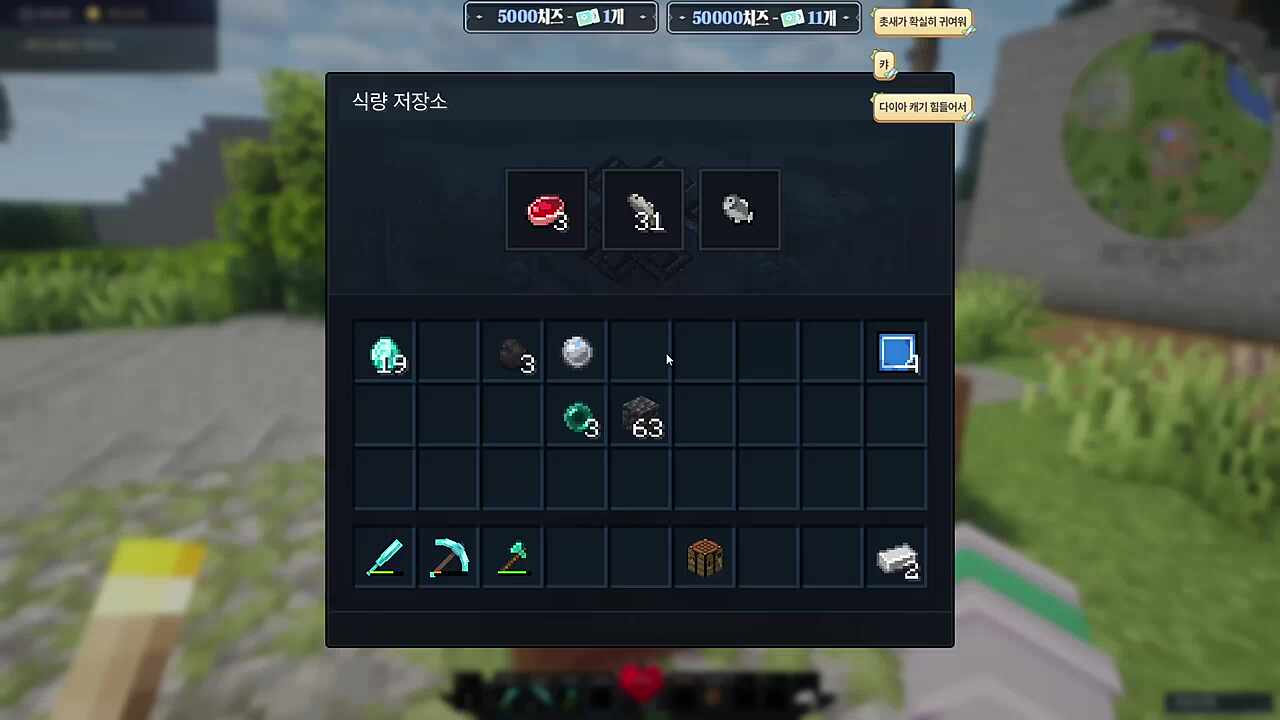Open the 5000치즈 purchase option
The image size is (1280, 720).
[560, 17]
